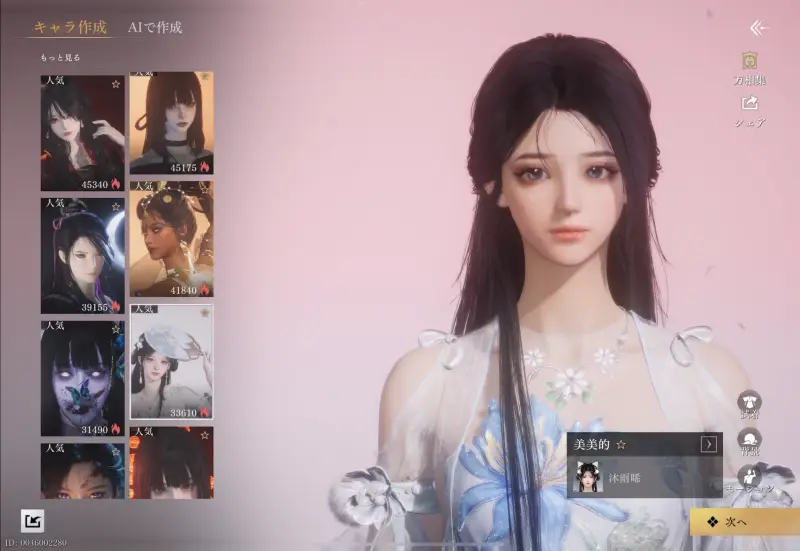View creator 沐雨晞's avatar
800x551 pixels.
coord(587,478)
